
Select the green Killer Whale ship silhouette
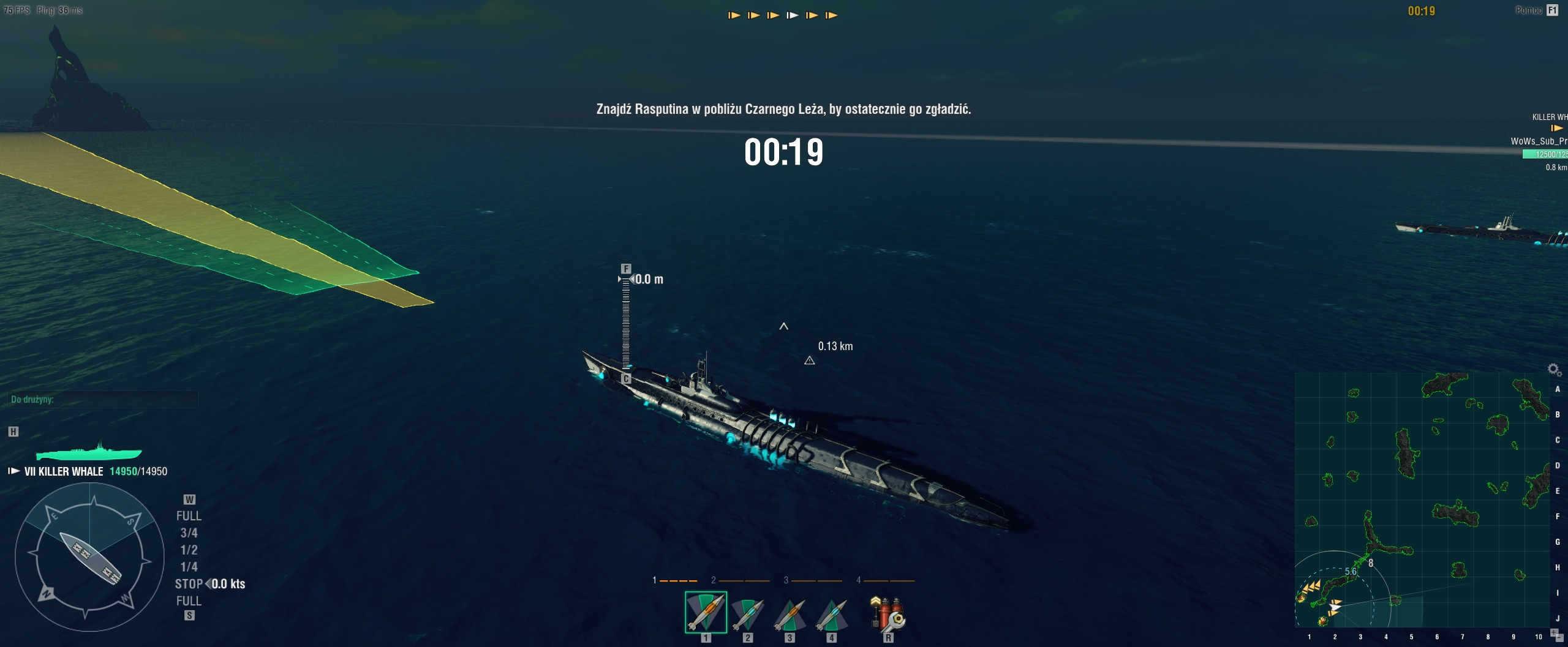[89, 452]
